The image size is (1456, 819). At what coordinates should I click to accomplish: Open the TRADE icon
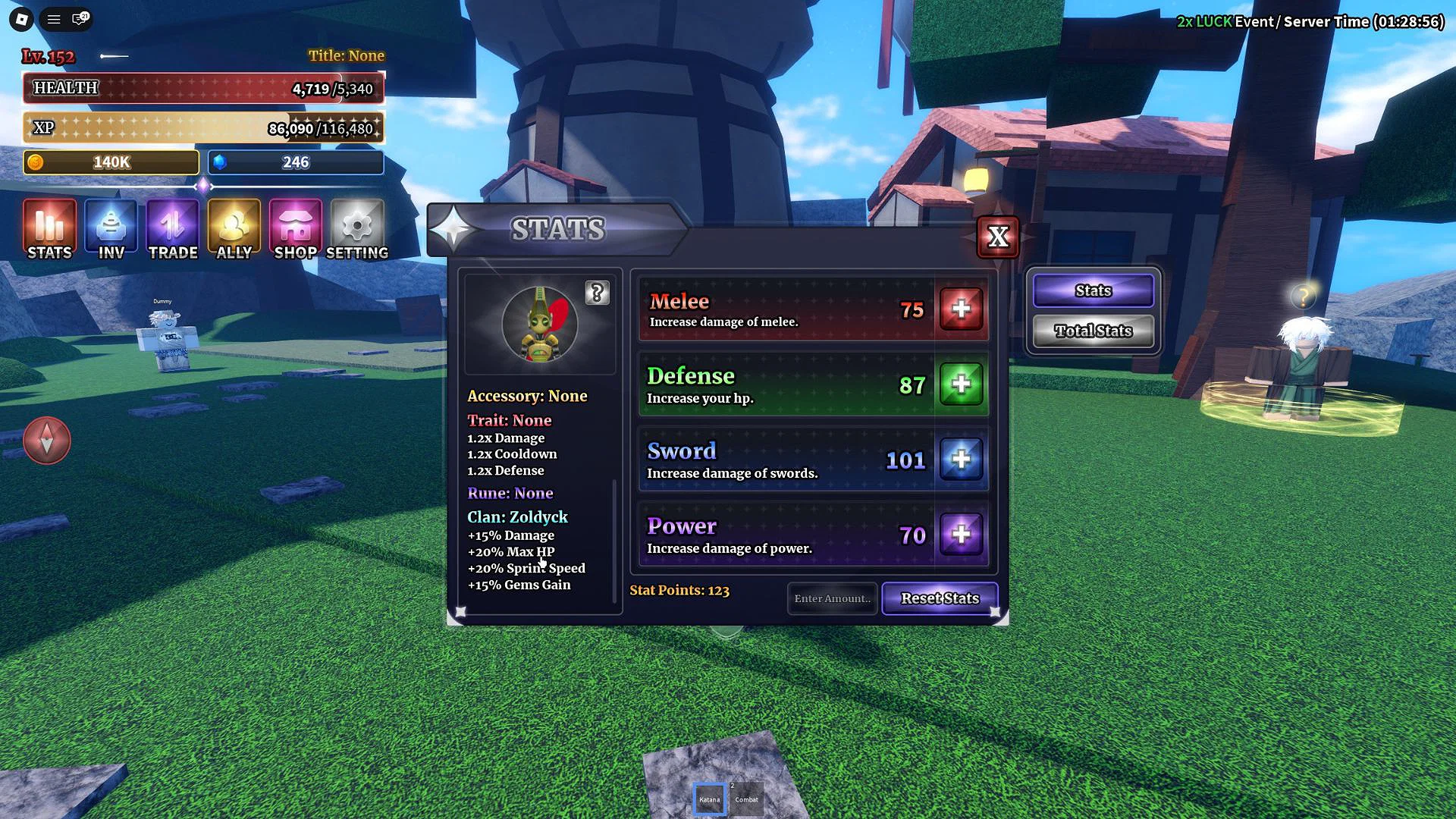pos(172,227)
